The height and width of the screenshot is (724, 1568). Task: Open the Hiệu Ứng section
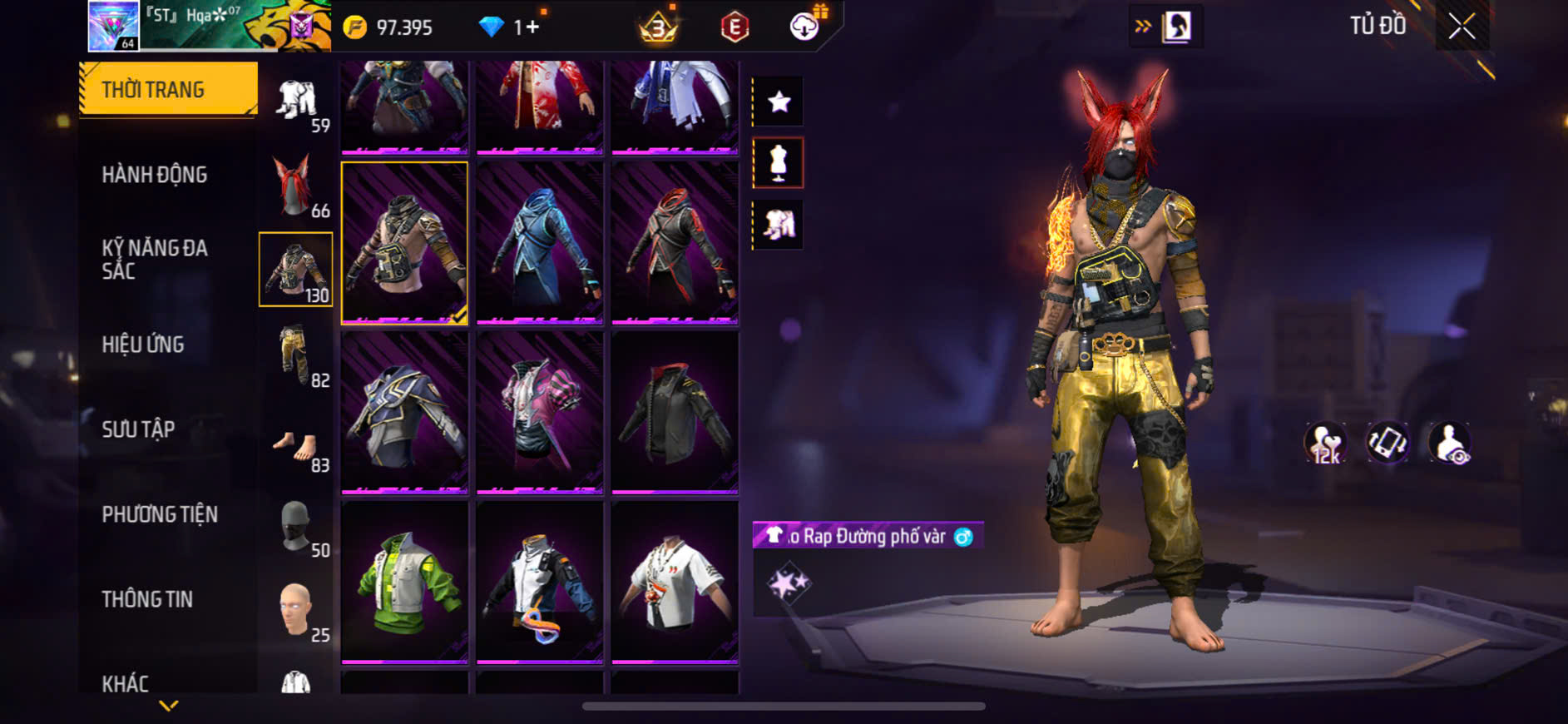click(143, 345)
